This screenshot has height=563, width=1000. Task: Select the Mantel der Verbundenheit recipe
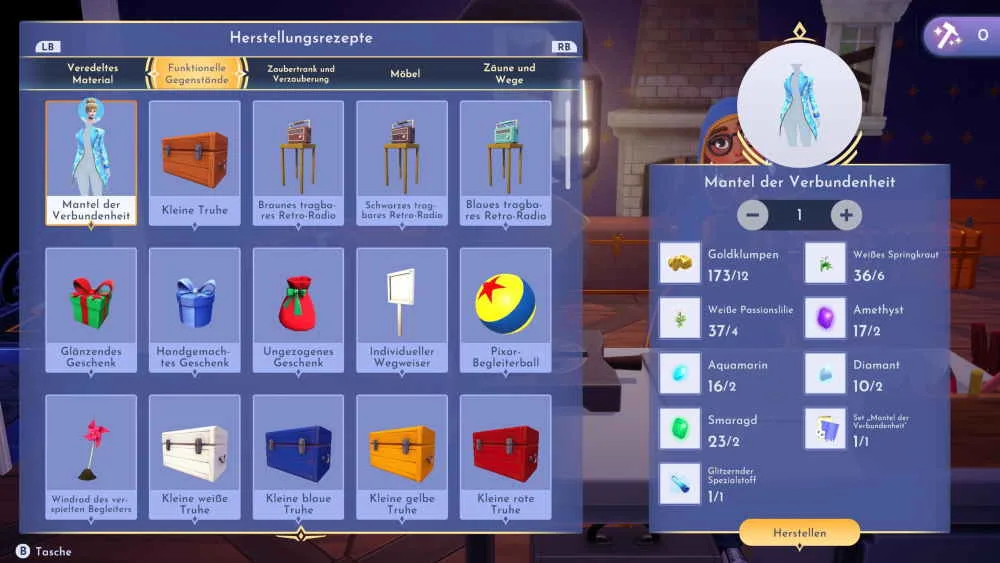[x=91, y=162]
